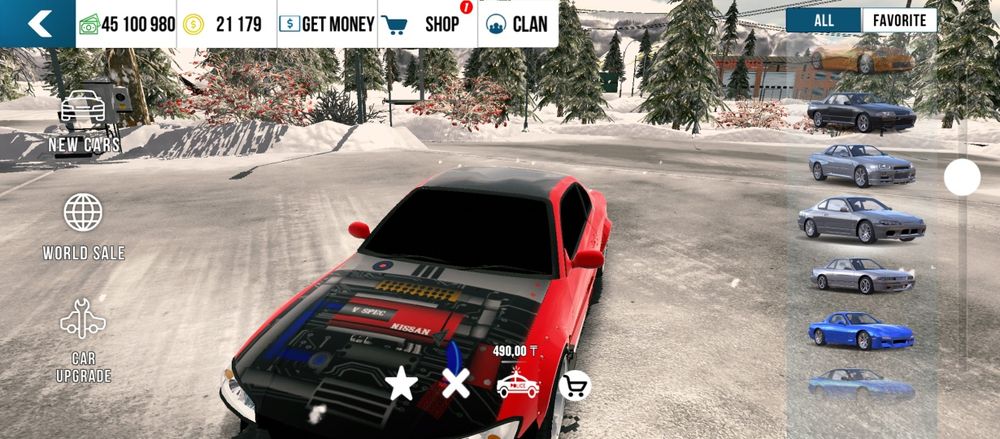Mark current car as favorite with star
1000x439 pixels.
[x=402, y=383]
